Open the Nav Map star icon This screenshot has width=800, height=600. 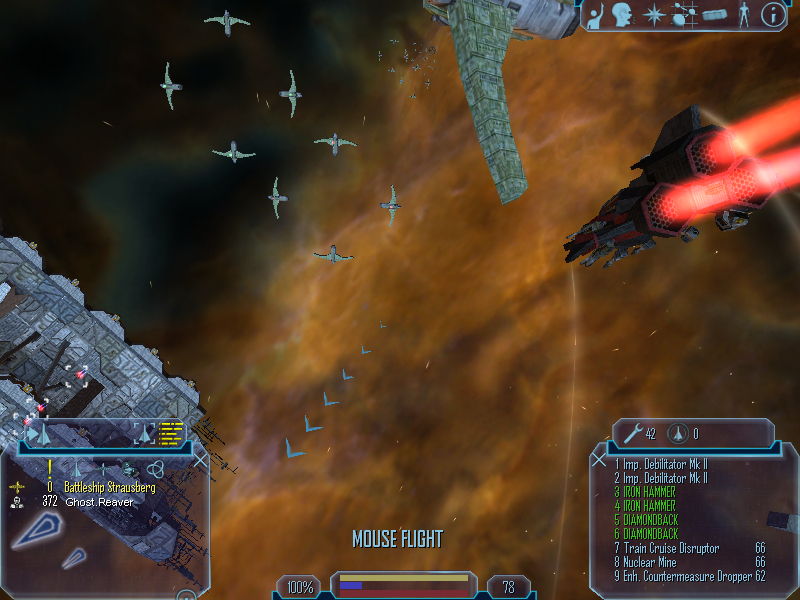pyautogui.click(x=651, y=14)
